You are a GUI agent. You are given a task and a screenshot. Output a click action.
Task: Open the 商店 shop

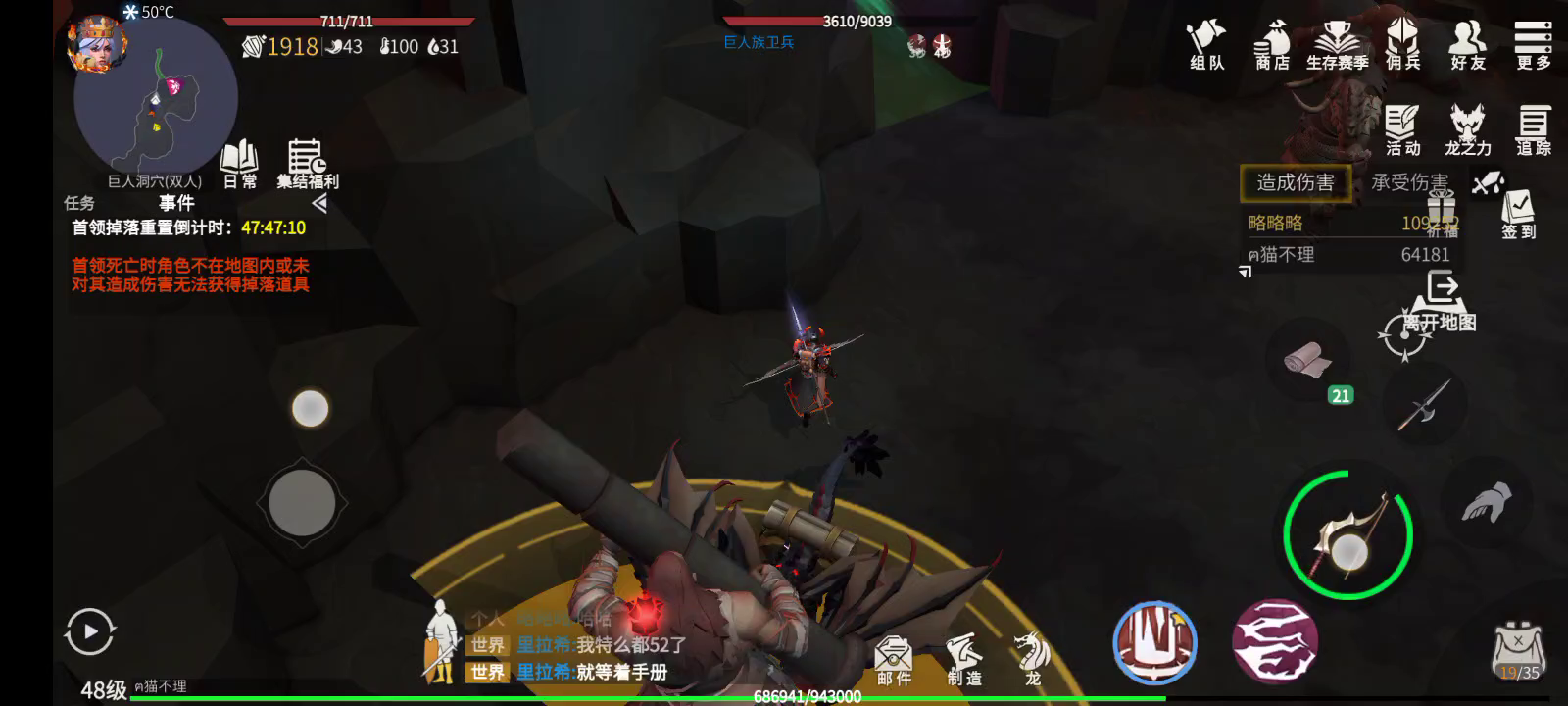point(1272,46)
